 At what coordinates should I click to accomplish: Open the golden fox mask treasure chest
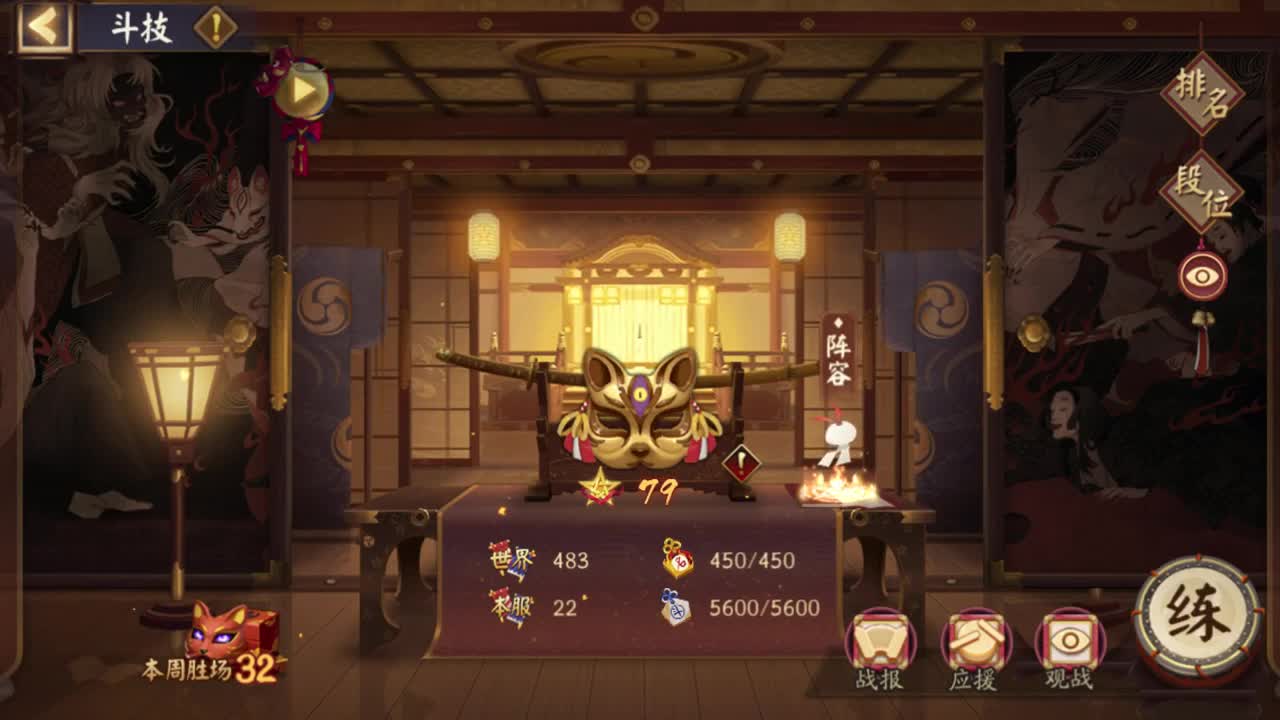pos(640,410)
